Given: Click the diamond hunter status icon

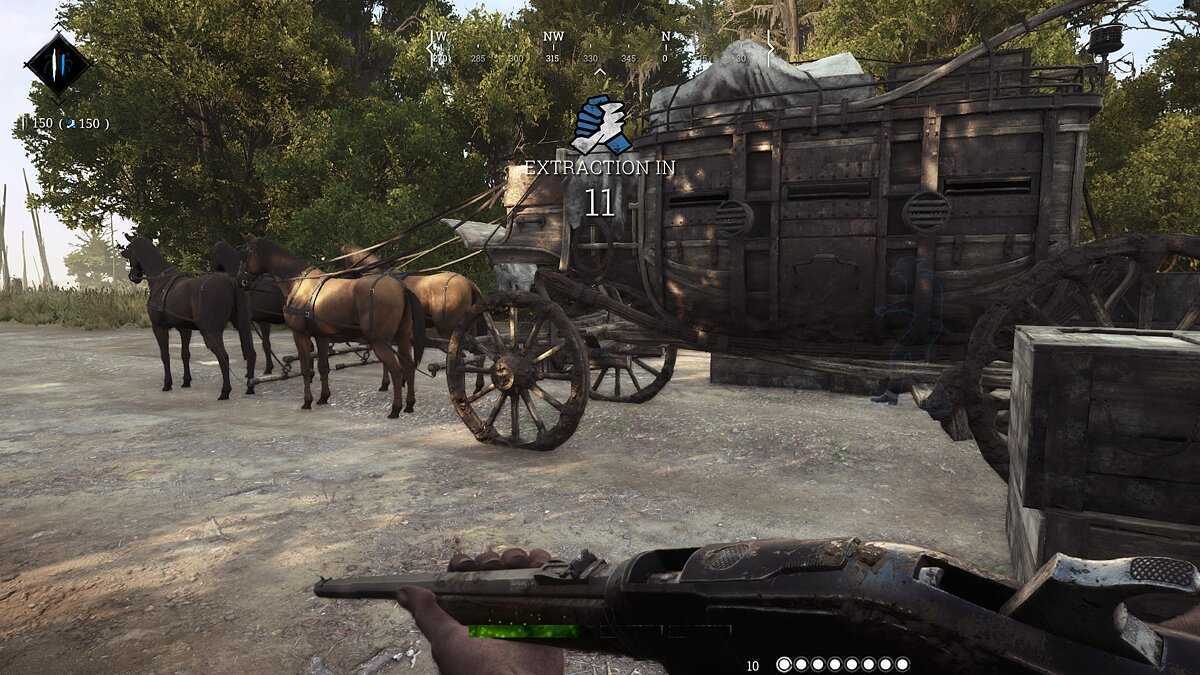Looking at the screenshot, I should coord(58,64).
